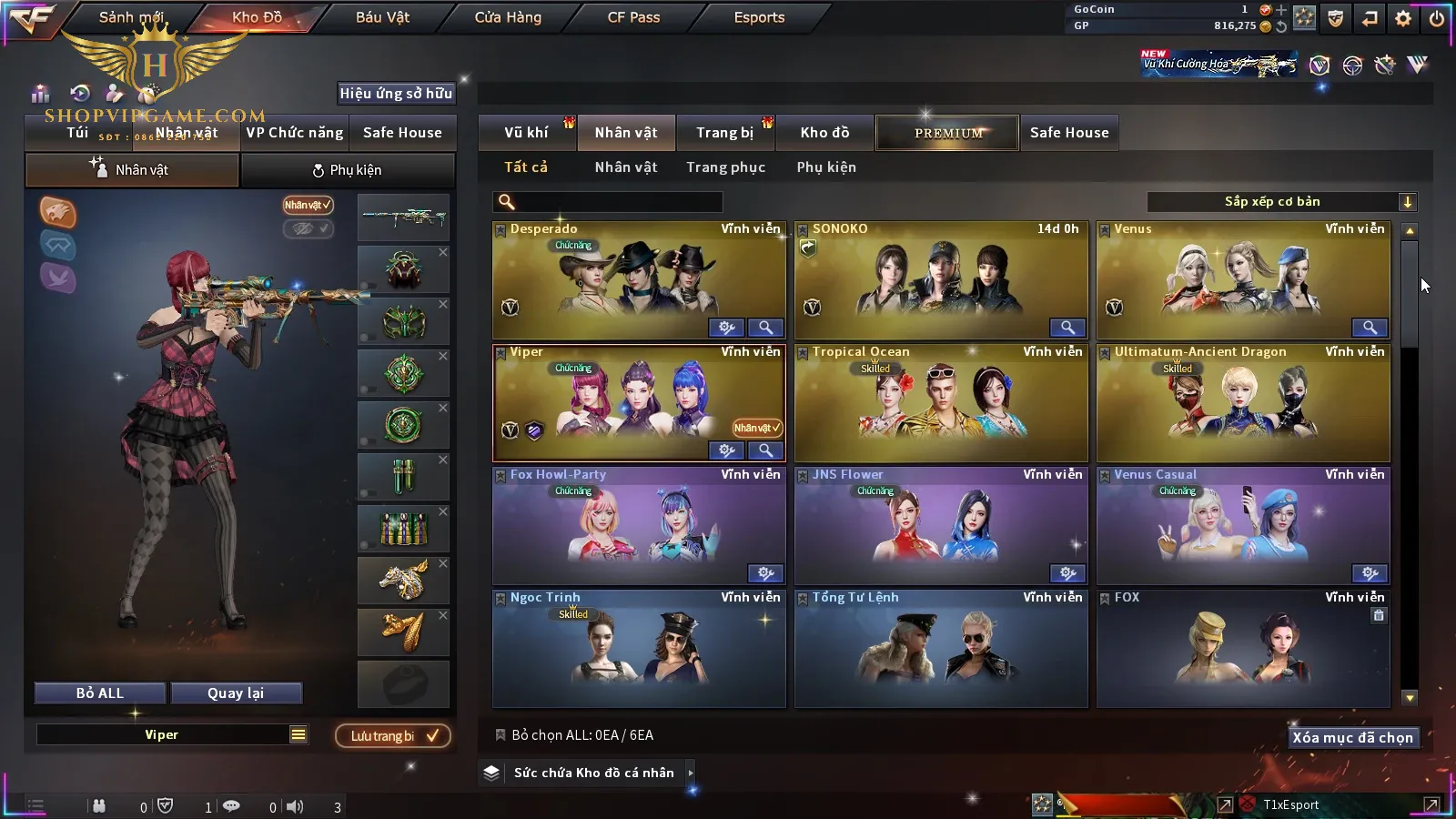This screenshot has width=1456, height=819.
Task: Click Xóa mục đã chọn button
Action: [x=1352, y=738]
